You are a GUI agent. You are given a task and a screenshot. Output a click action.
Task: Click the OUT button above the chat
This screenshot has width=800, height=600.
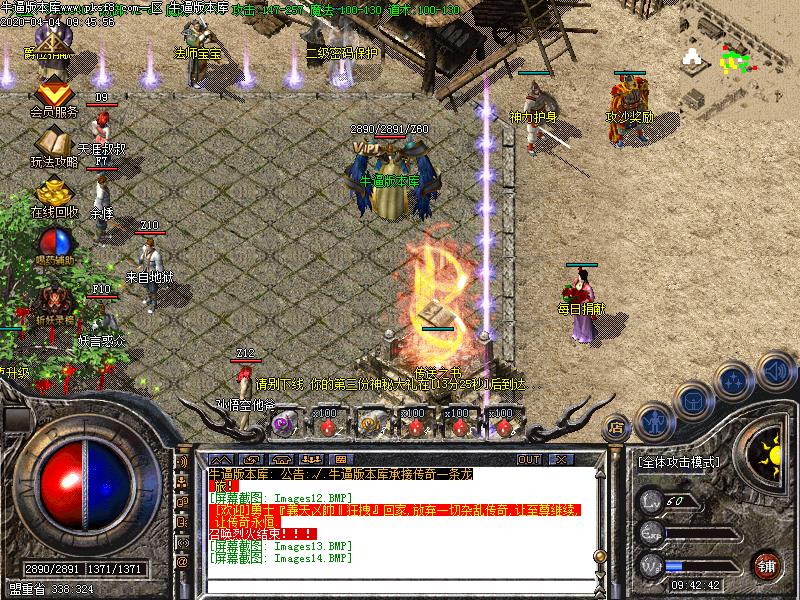click(x=529, y=459)
